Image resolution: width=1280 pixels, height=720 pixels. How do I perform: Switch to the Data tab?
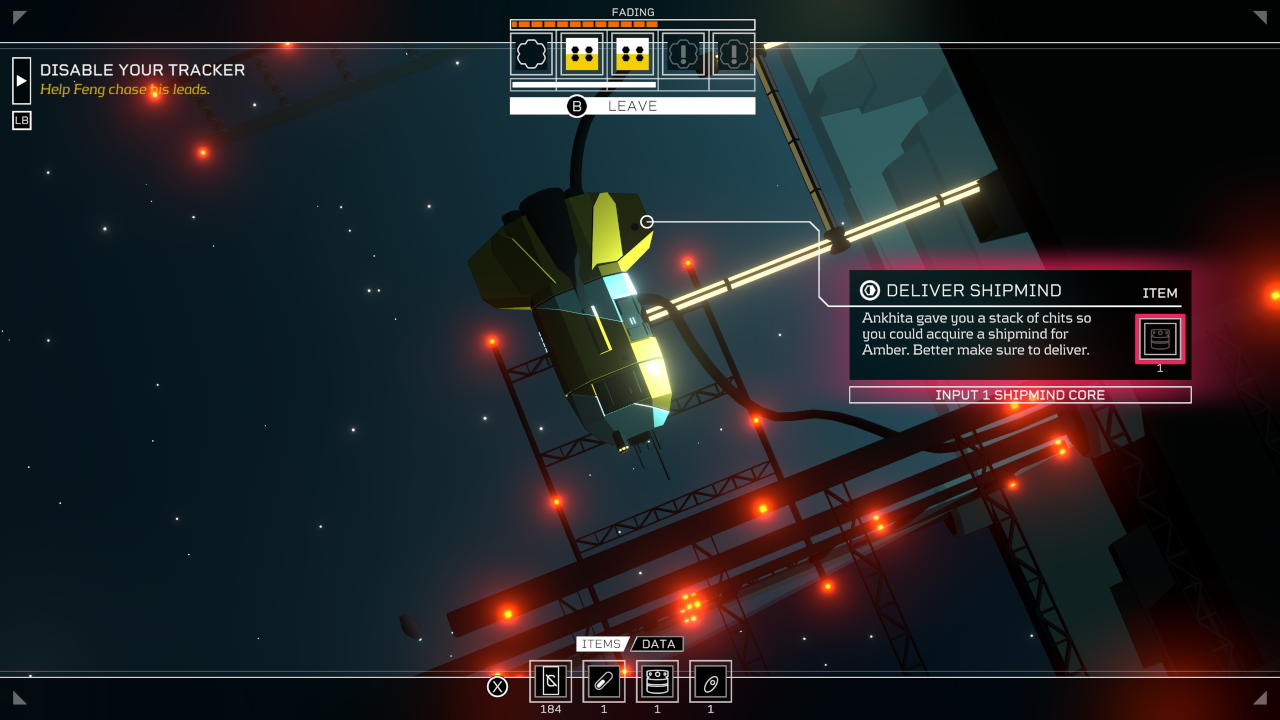[x=659, y=644]
